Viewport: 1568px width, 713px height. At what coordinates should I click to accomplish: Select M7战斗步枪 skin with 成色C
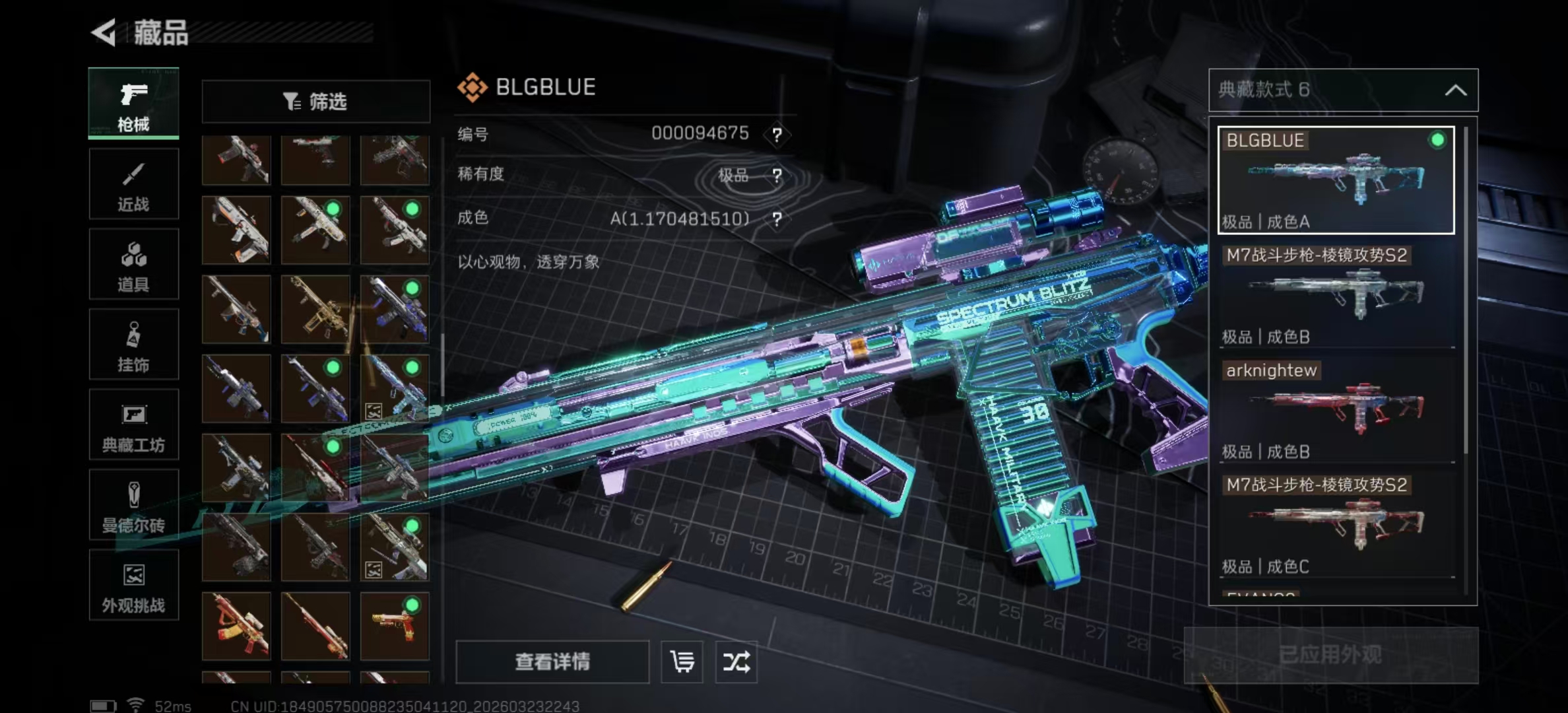1336,525
